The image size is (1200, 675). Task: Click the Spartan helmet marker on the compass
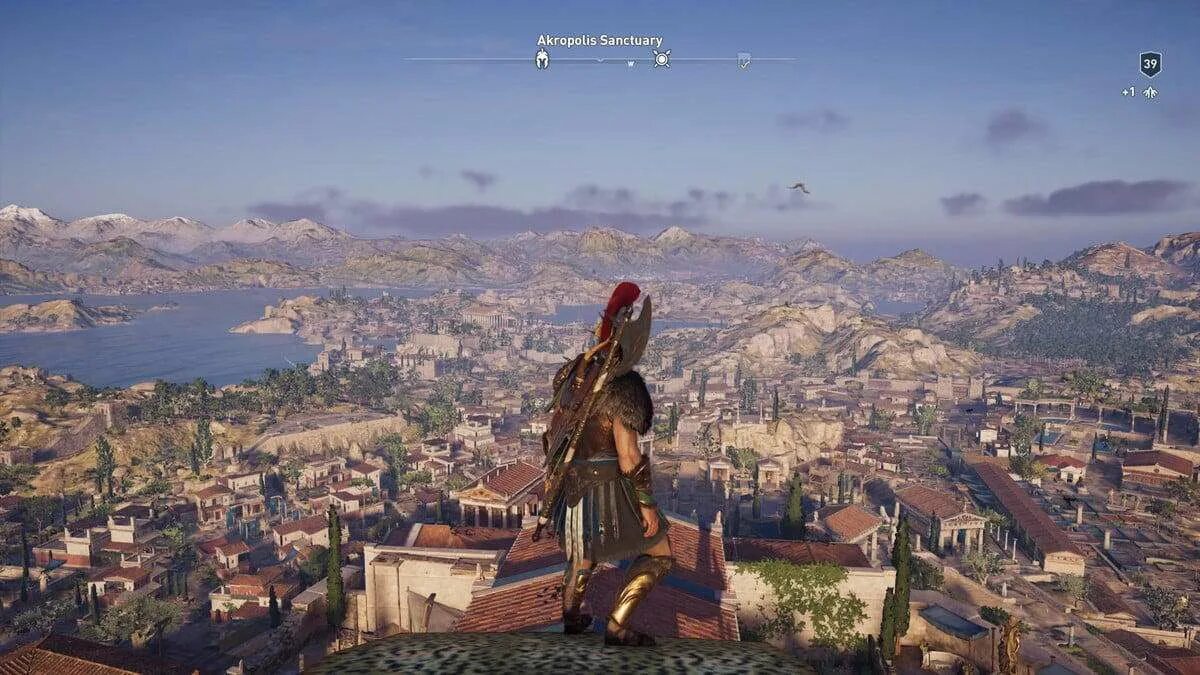tap(542, 59)
